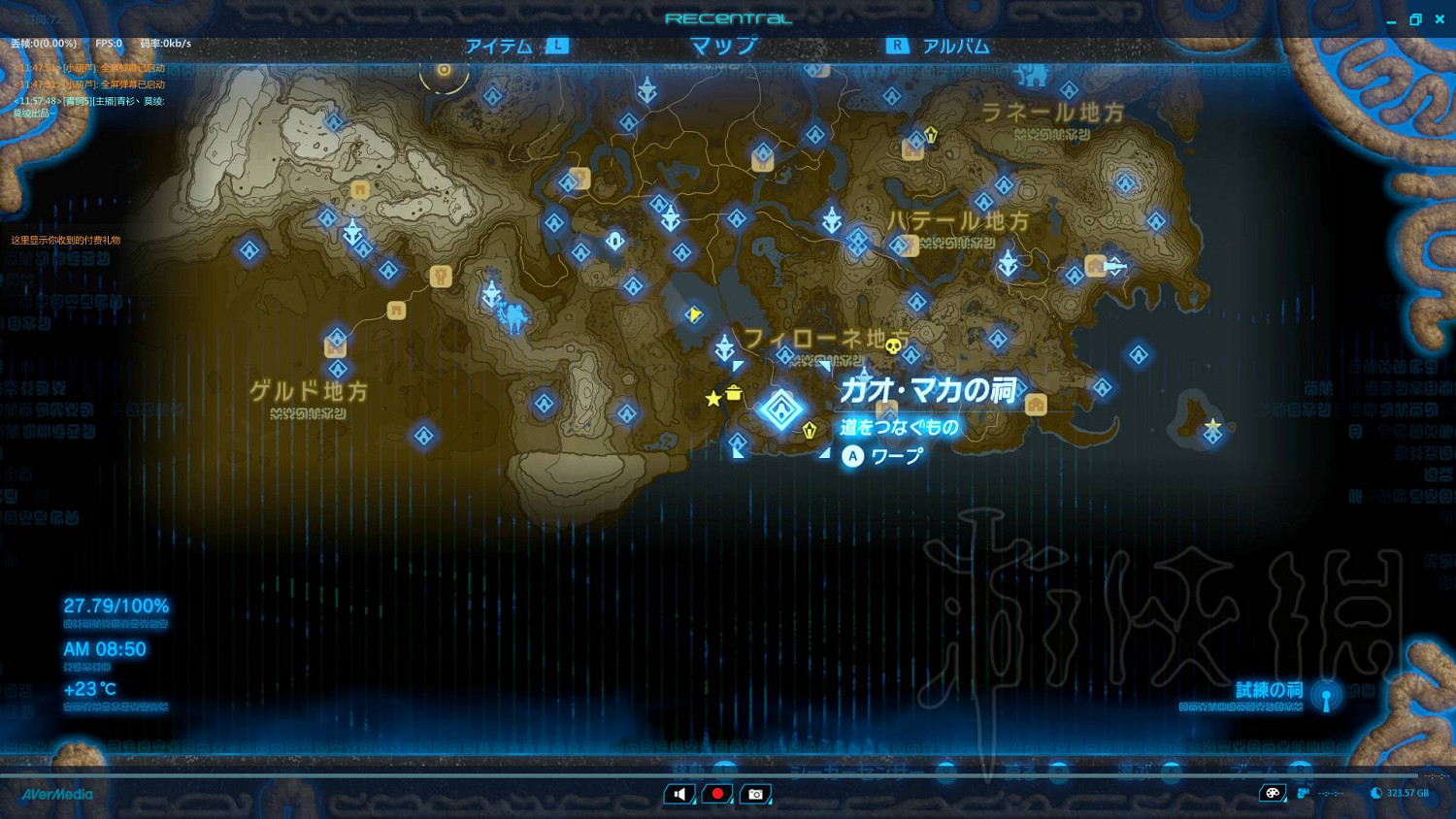Click the star pin on the eastern island
This screenshot has width=1456, height=819.
click(x=1212, y=425)
